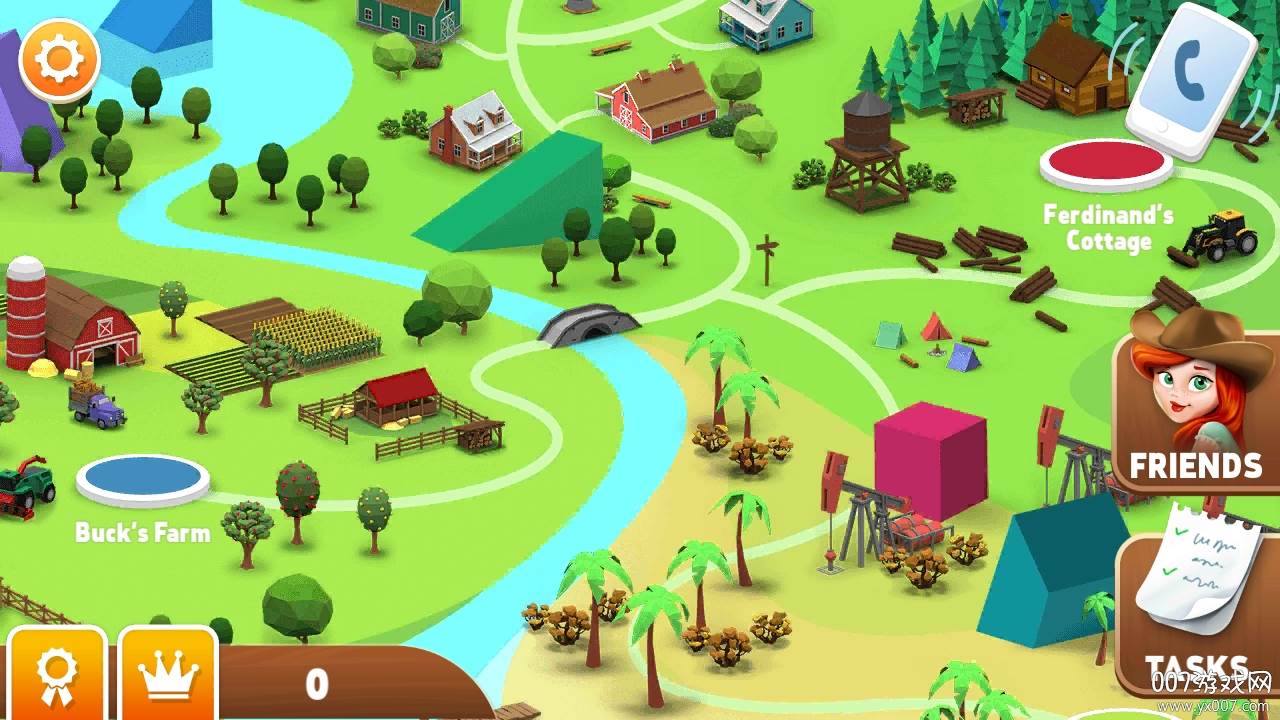Open the award ribbon achievements button
1280x720 pixels.
(56, 675)
